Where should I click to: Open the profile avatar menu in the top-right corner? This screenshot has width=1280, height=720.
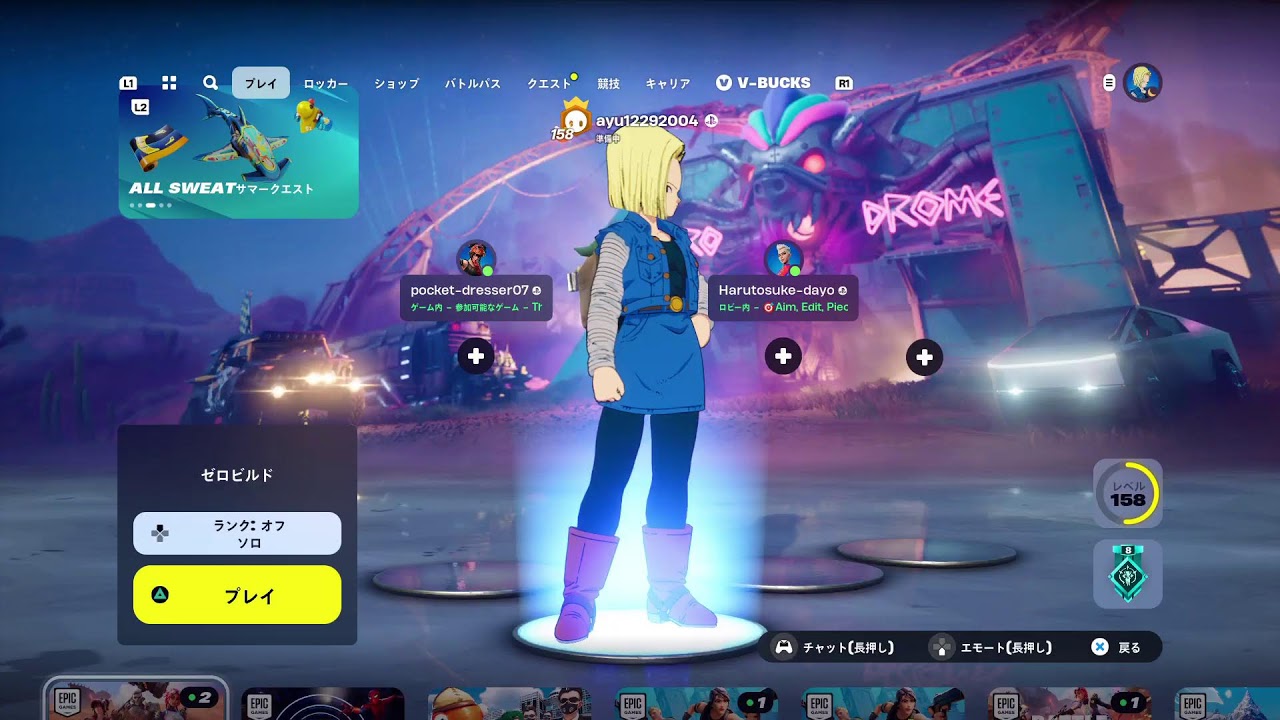point(1142,83)
